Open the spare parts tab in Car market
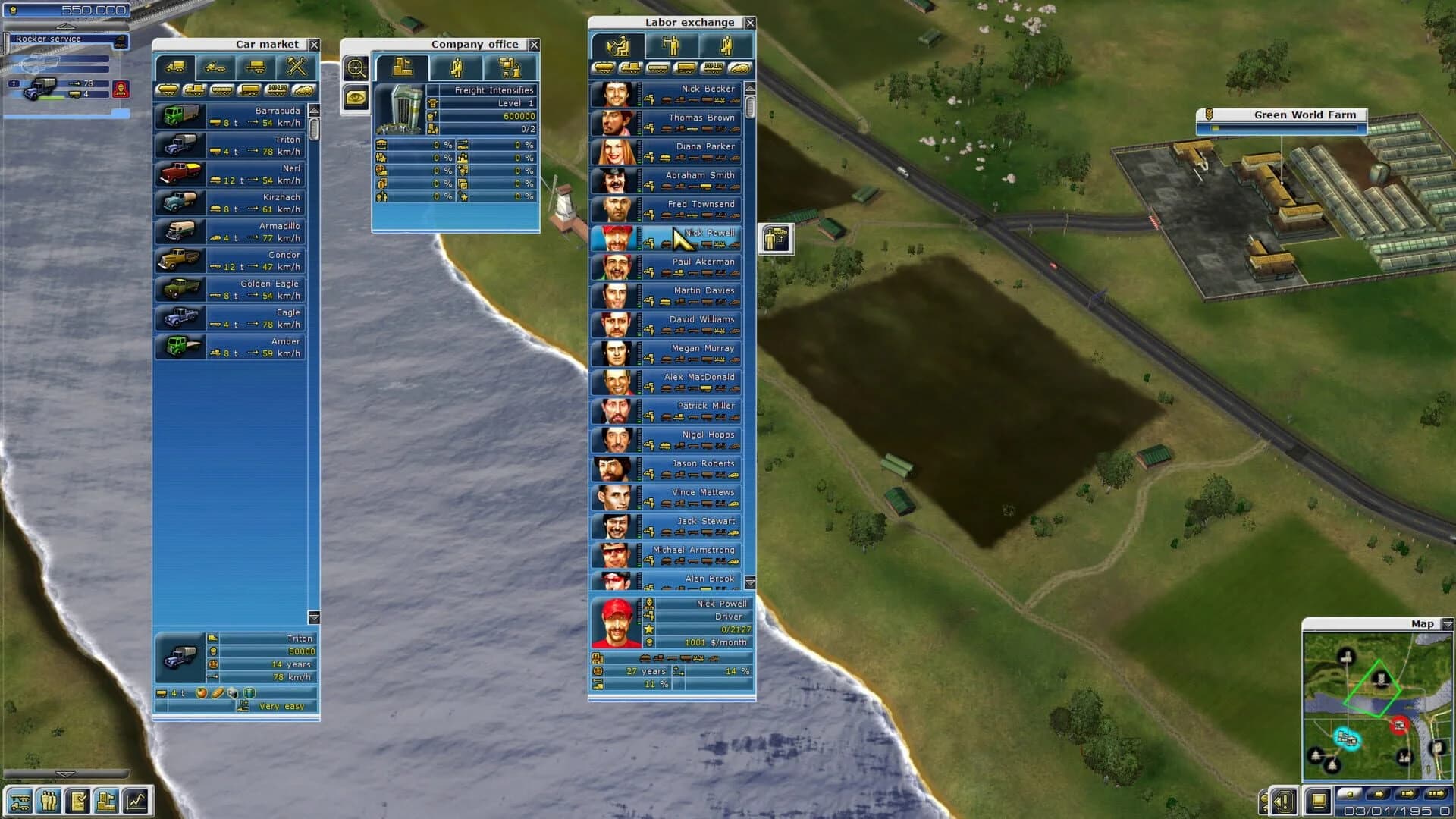Viewport: 1456px width, 819px height. coord(294,67)
